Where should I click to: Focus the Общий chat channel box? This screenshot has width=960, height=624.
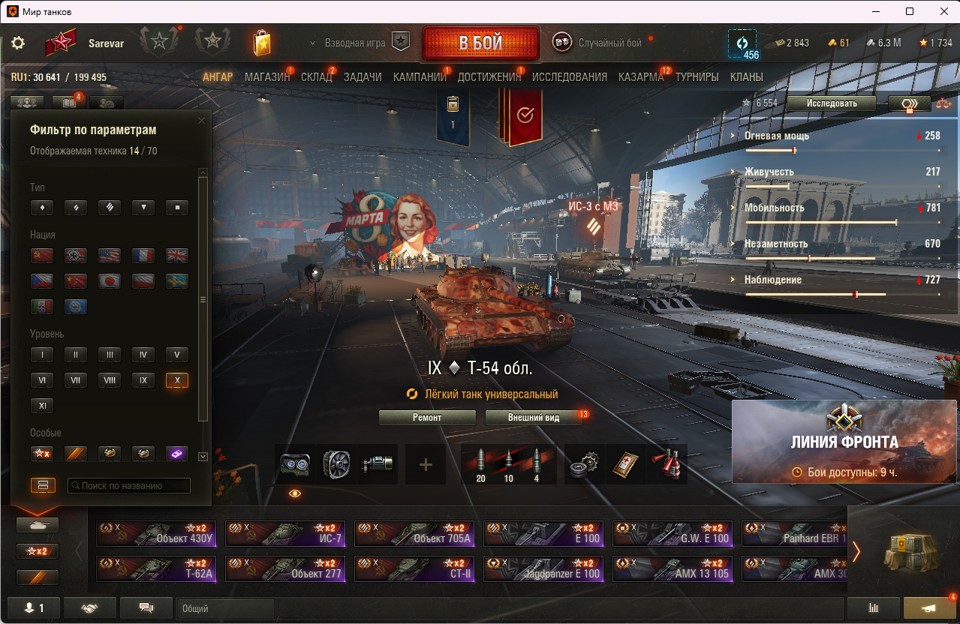(x=225, y=608)
